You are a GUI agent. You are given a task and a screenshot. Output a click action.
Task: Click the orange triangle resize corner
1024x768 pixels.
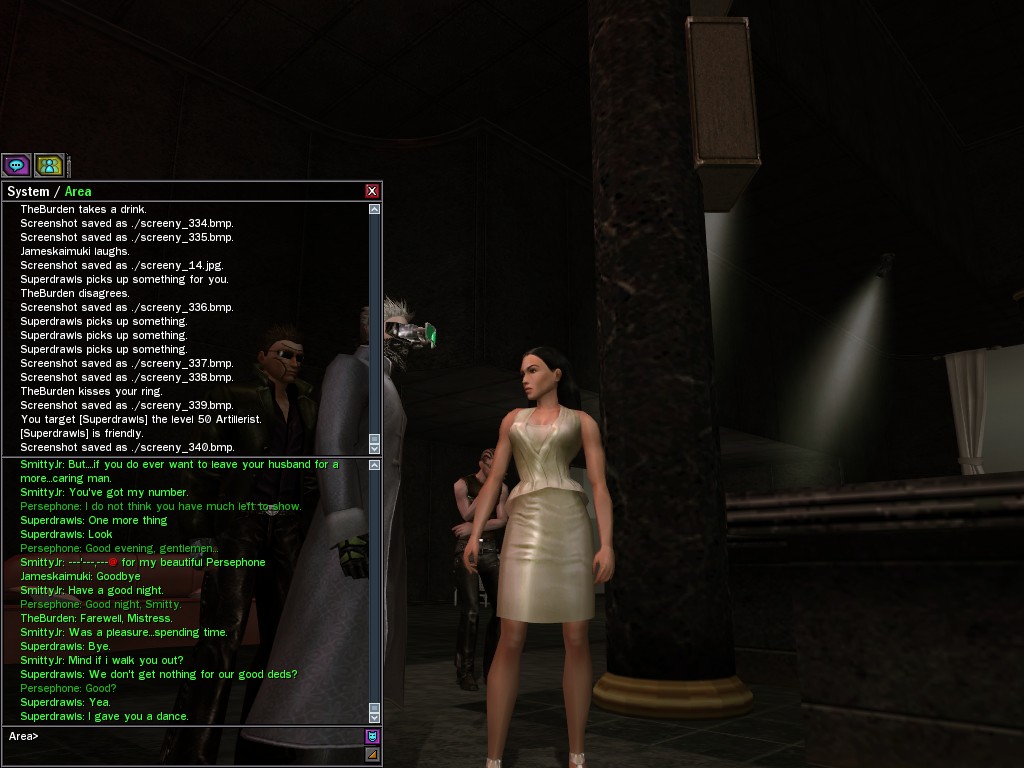pyautogui.click(x=372, y=754)
